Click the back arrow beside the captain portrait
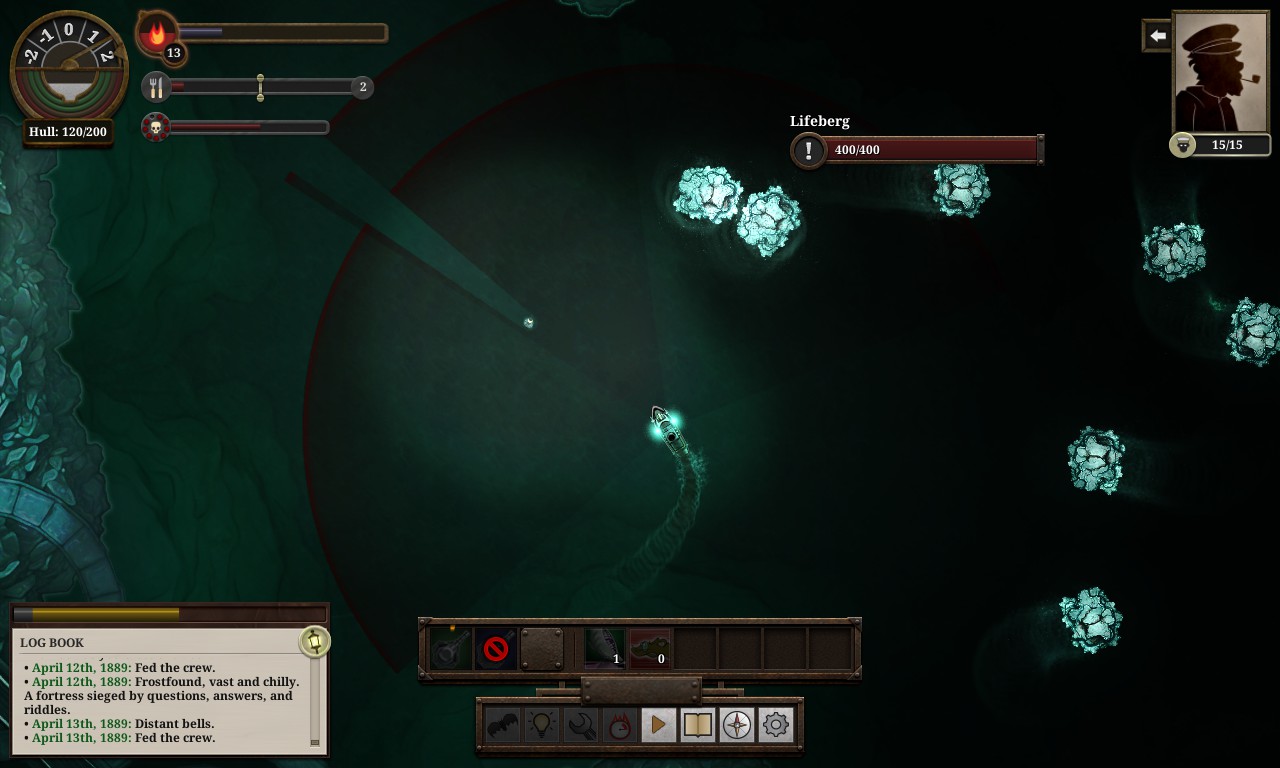This screenshot has width=1280, height=768. coord(1157,36)
